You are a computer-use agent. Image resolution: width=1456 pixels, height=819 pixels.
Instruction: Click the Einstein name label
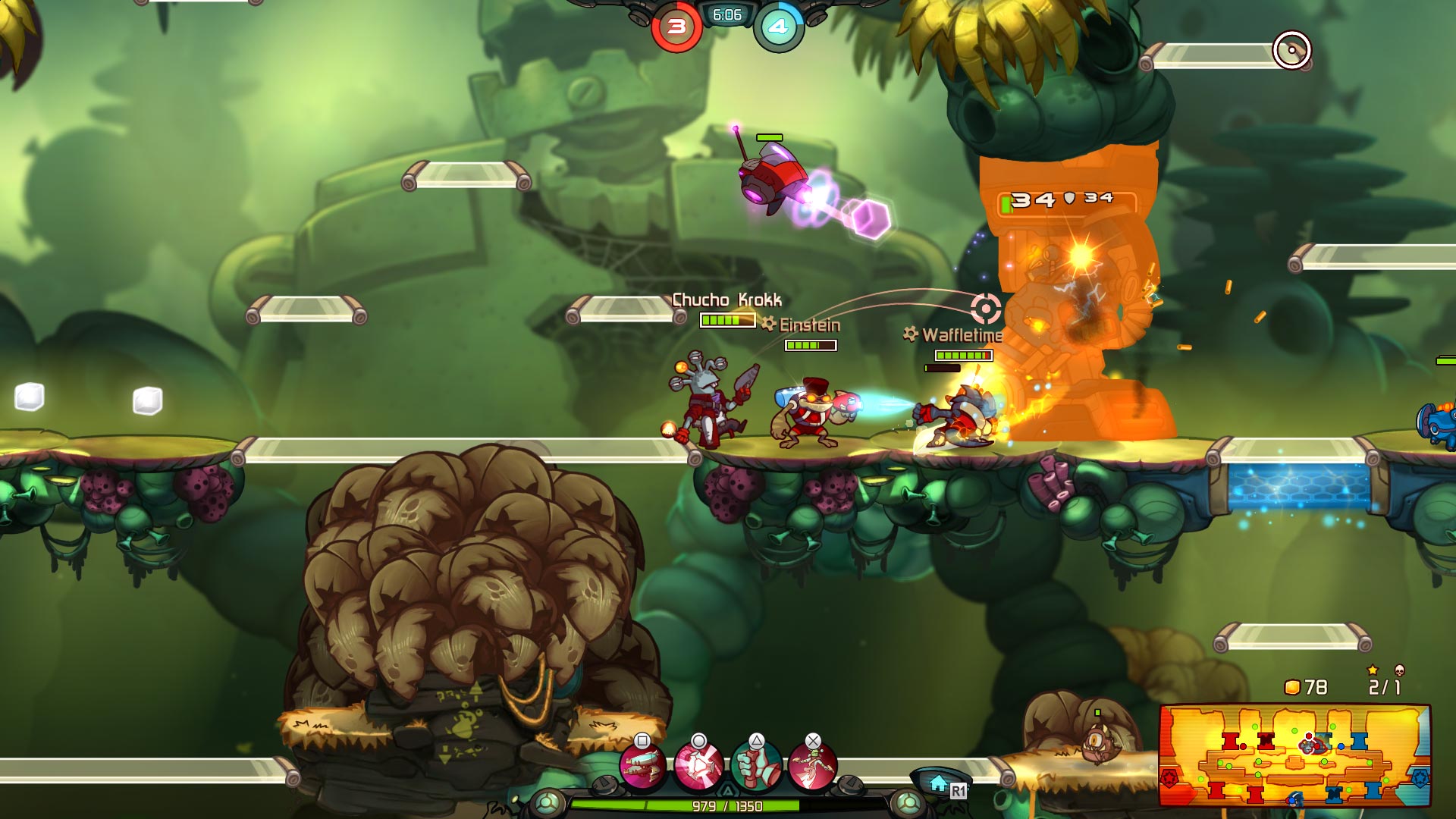coord(810,326)
